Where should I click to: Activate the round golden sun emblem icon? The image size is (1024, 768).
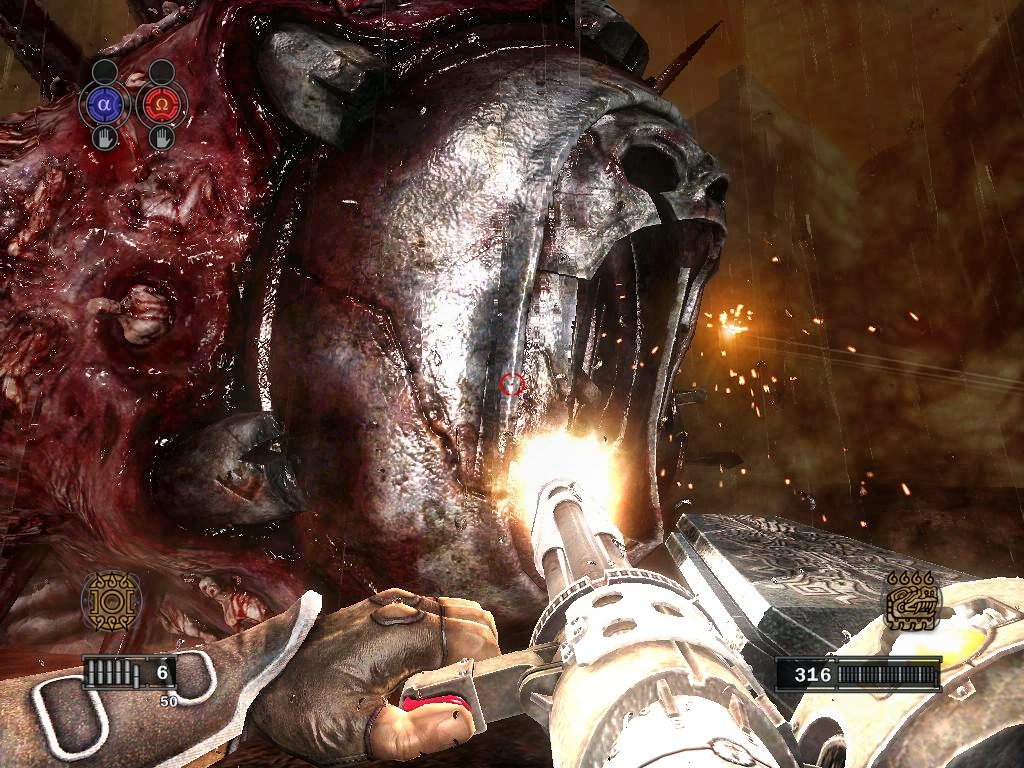click(111, 602)
